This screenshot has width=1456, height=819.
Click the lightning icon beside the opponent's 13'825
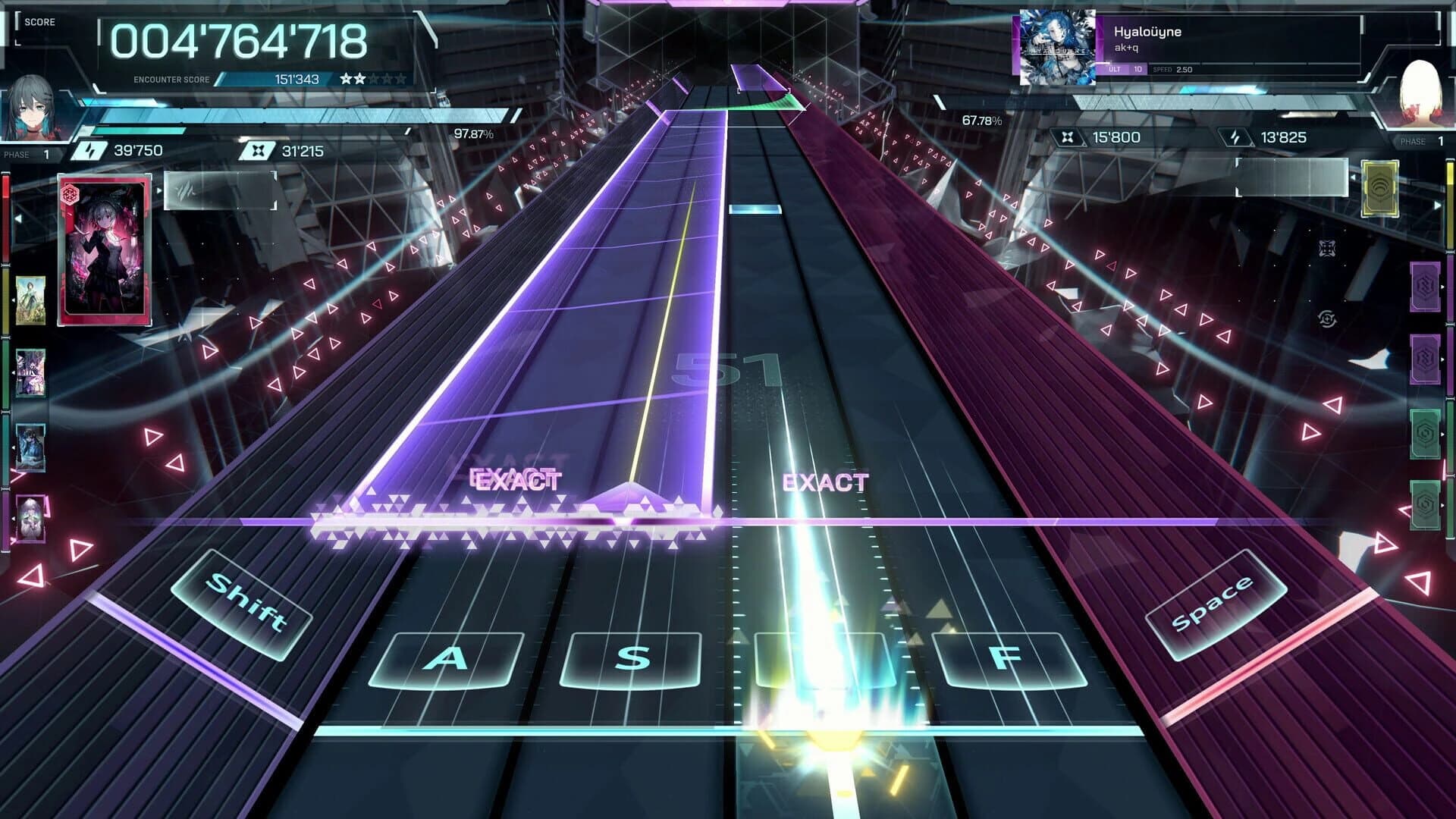(1235, 138)
